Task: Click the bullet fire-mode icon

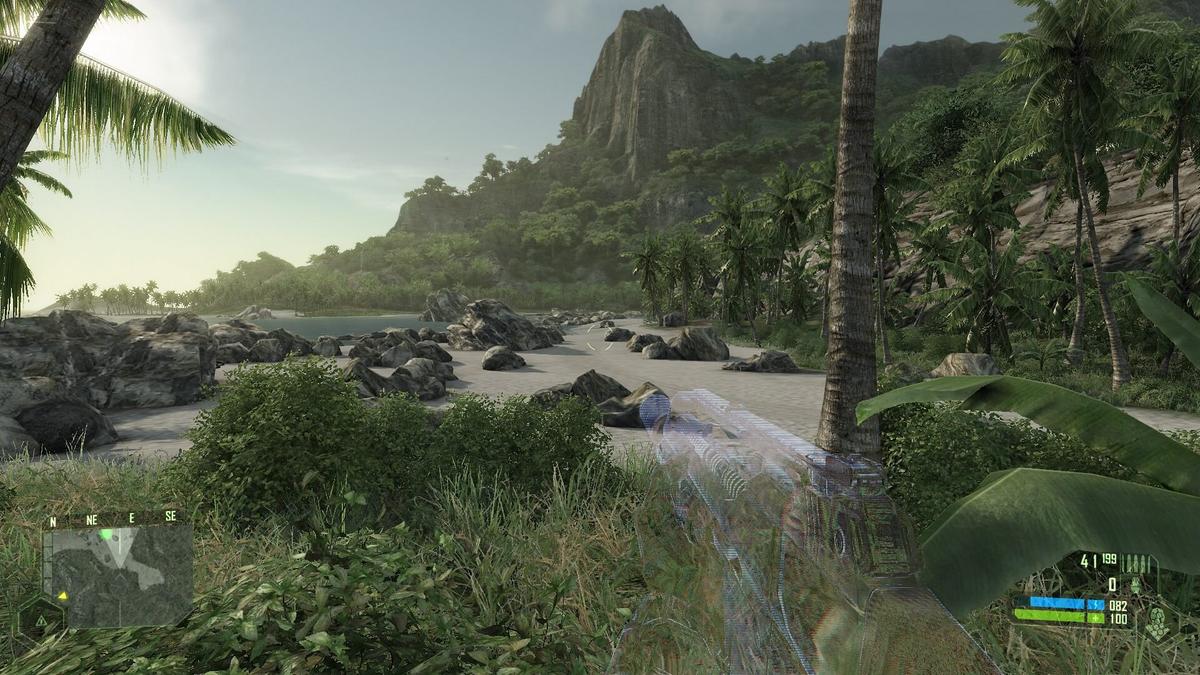Action: click(1137, 562)
